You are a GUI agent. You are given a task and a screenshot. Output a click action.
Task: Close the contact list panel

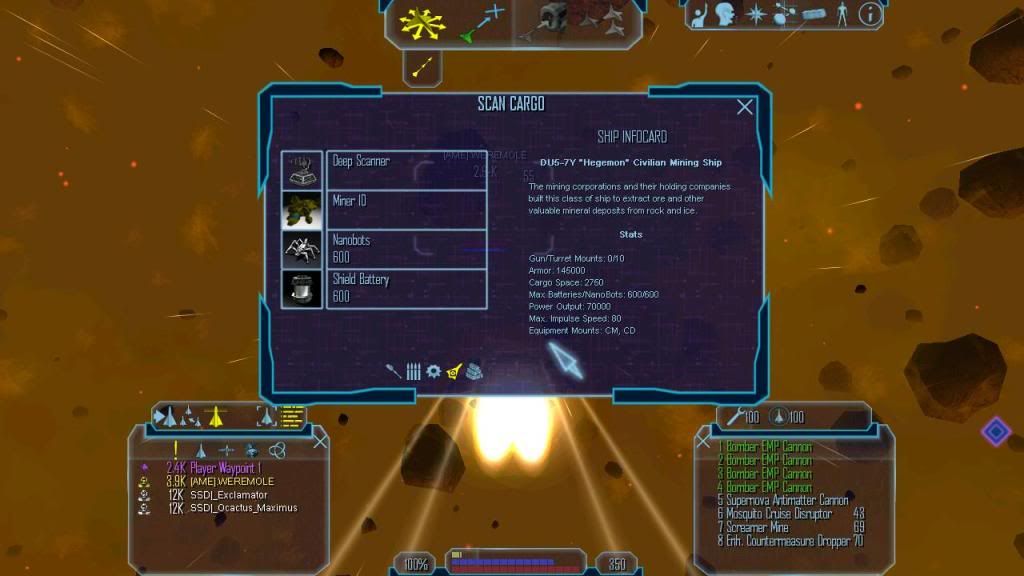(320, 441)
